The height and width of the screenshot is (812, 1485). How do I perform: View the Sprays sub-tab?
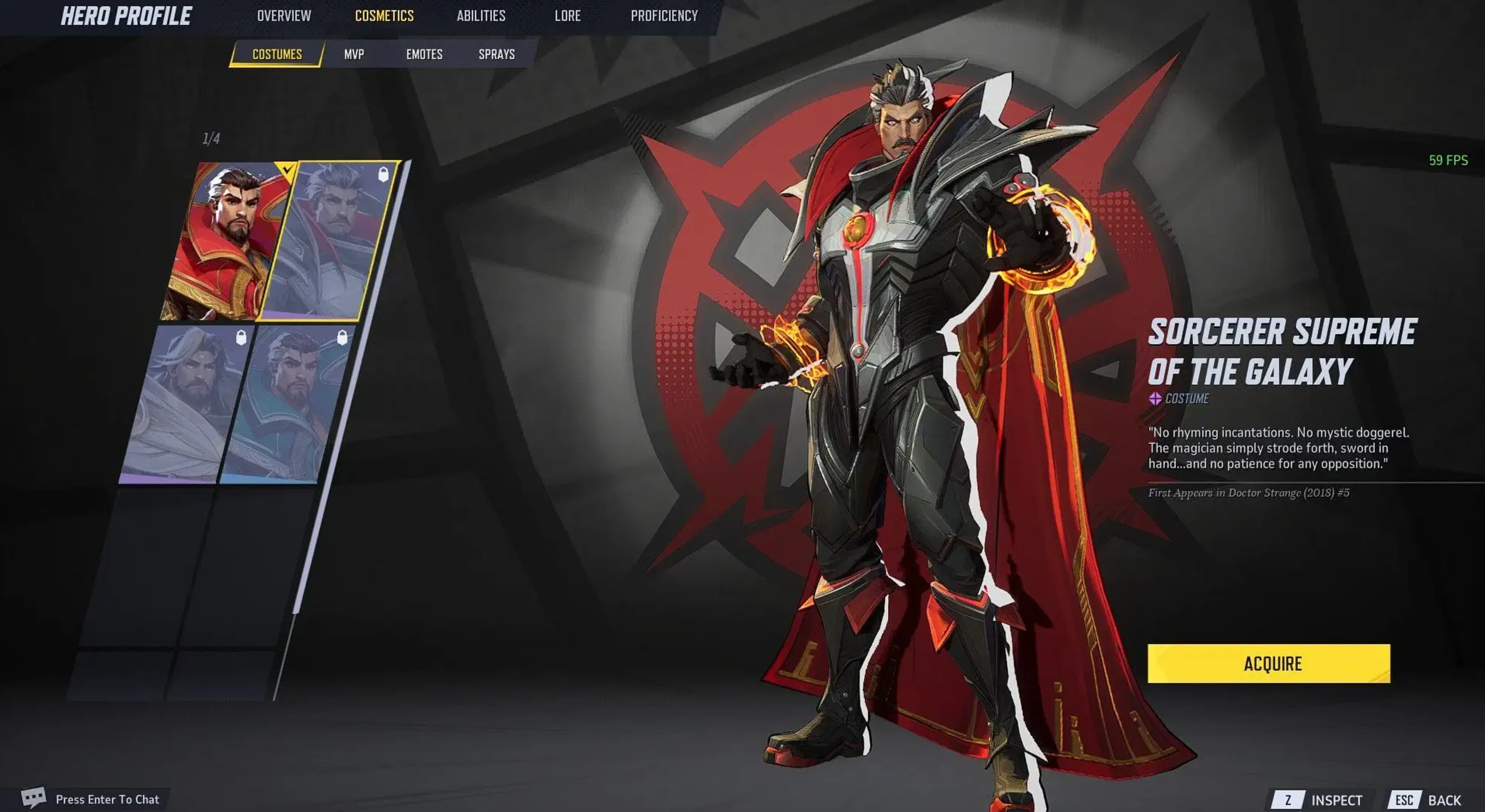(x=496, y=54)
